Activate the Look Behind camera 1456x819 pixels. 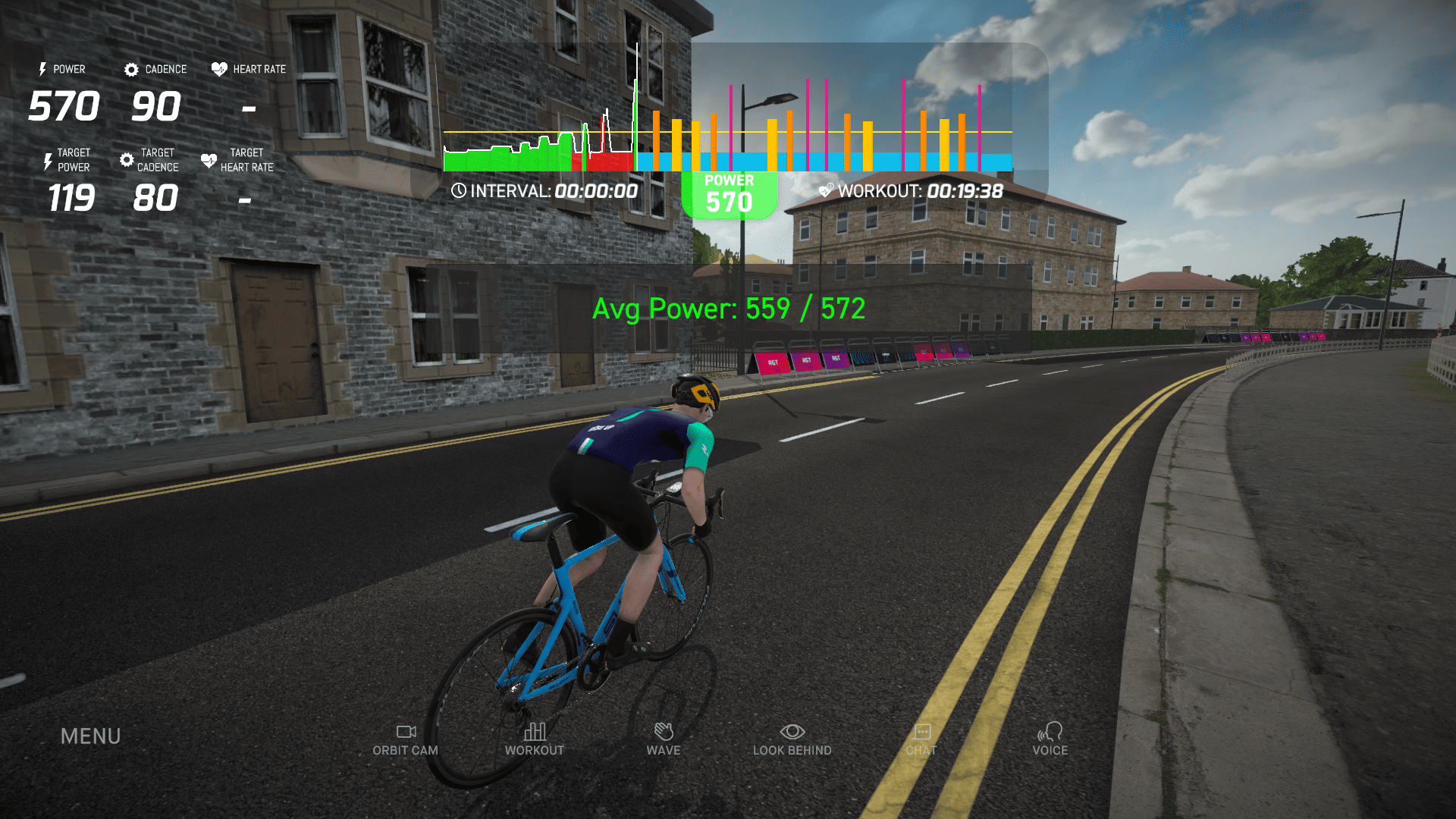(x=792, y=739)
